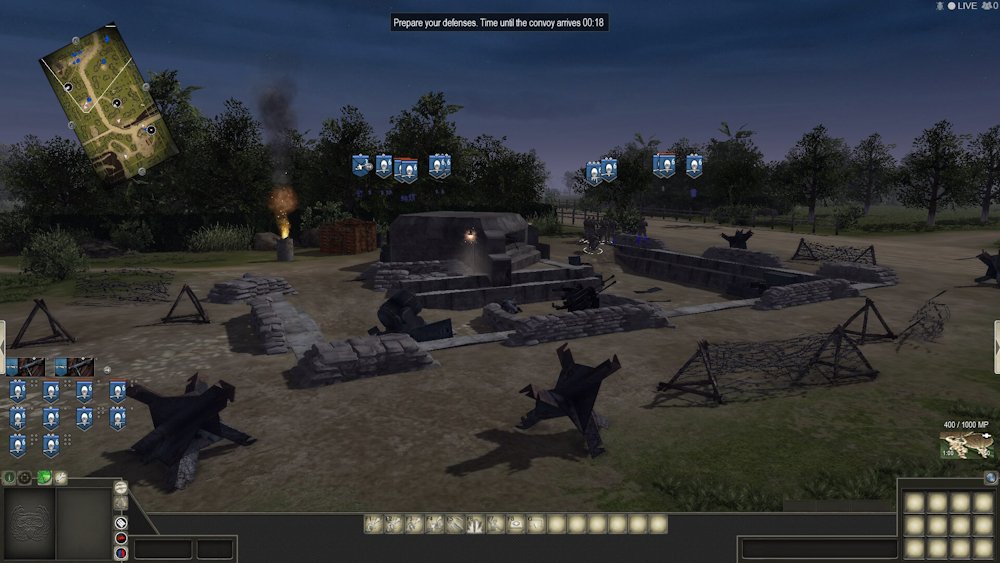Toggle the red and blue circle button
This screenshot has height=563, width=1000.
tap(121, 553)
